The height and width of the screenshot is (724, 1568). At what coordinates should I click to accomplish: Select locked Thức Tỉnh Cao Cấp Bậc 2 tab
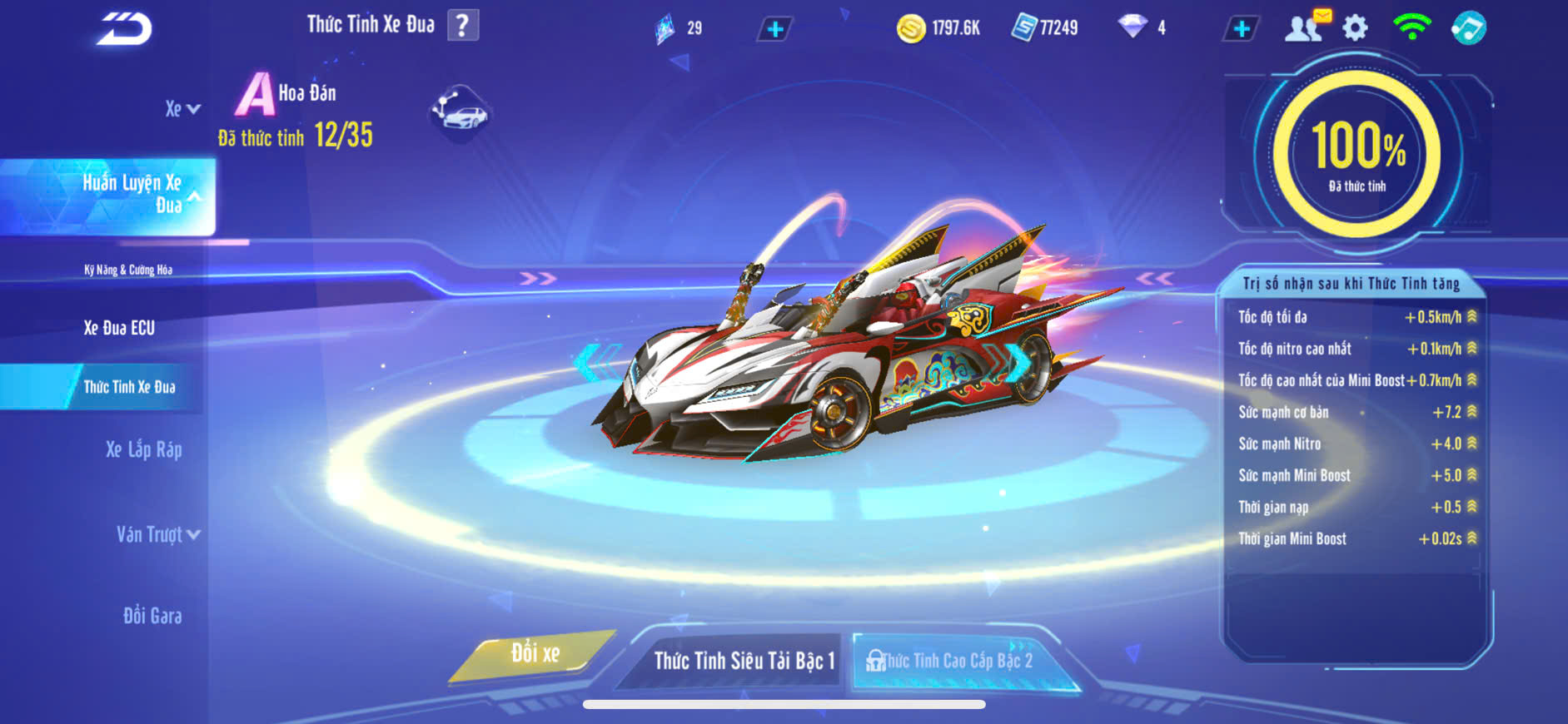click(956, 661)
